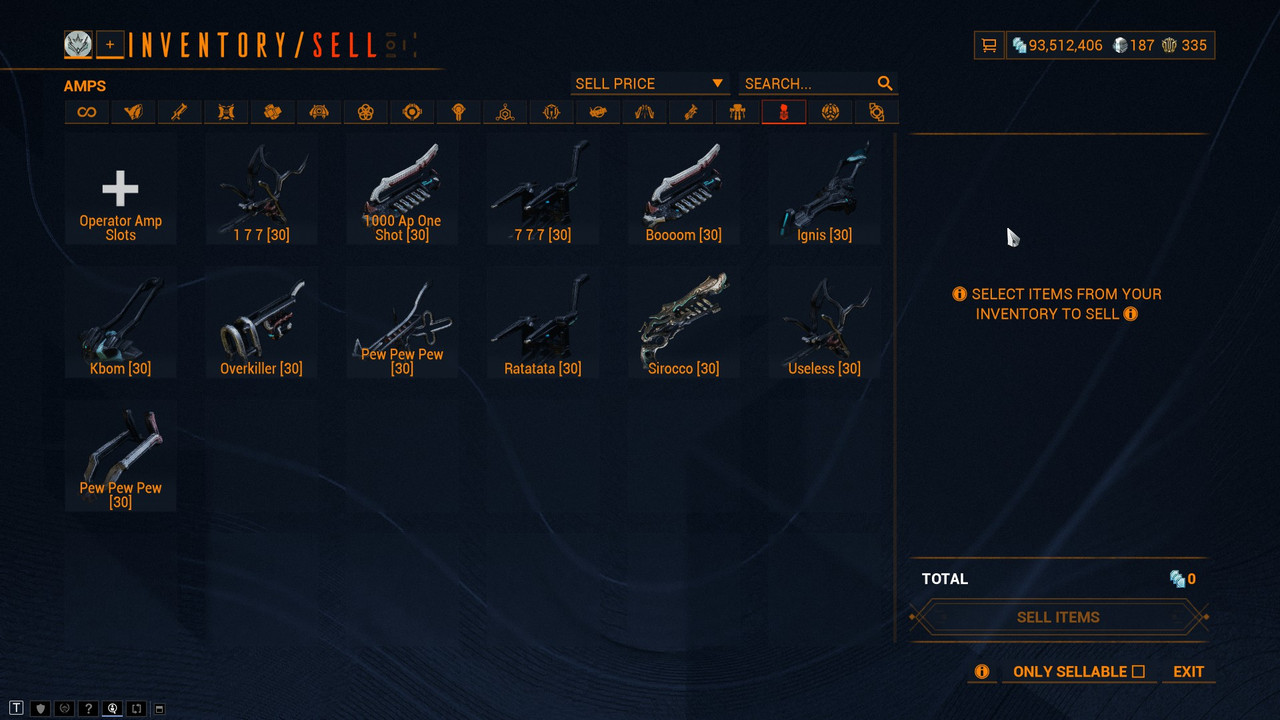This screenshot has height=720, width=1280.
Task: Choose the Useless amp
Action: point(825,325)
